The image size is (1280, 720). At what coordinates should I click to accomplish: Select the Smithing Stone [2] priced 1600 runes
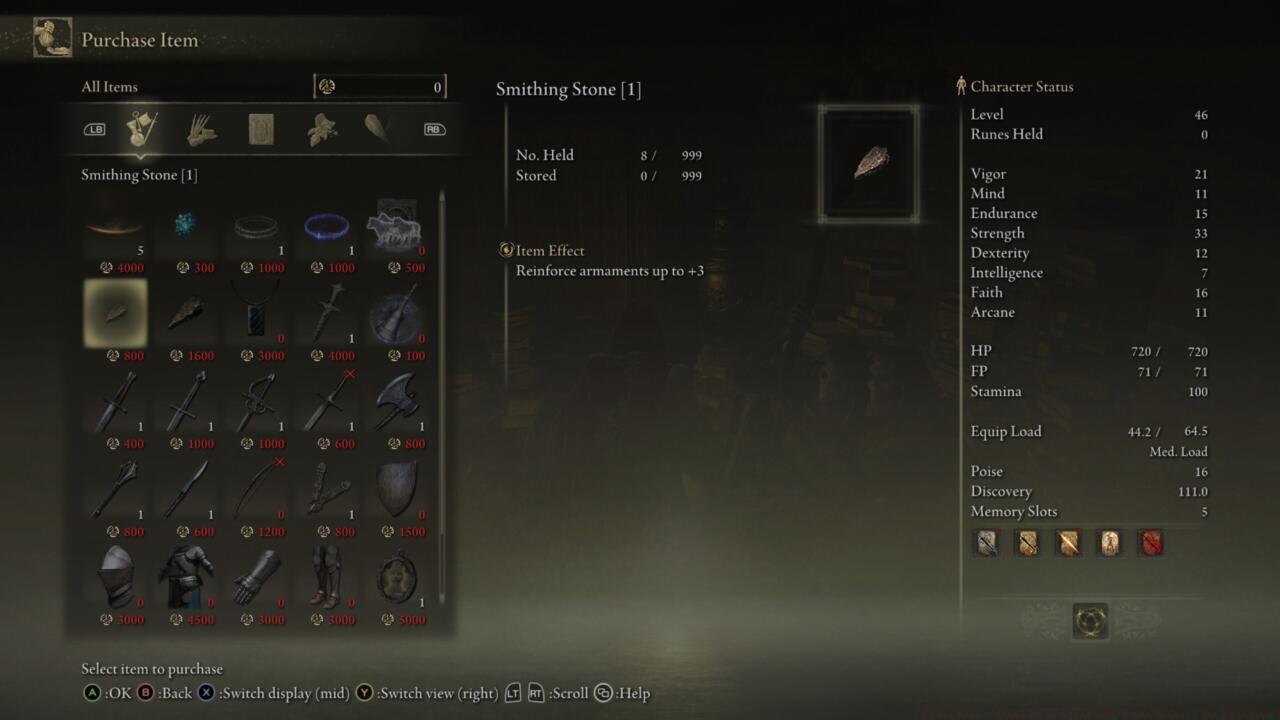click(x=185, y=313)
